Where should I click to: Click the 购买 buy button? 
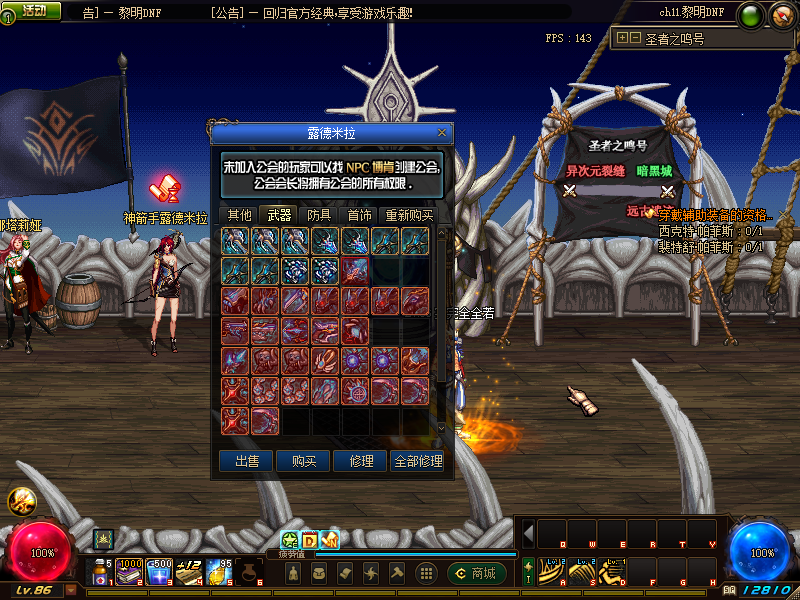click(x=304, y=461)
